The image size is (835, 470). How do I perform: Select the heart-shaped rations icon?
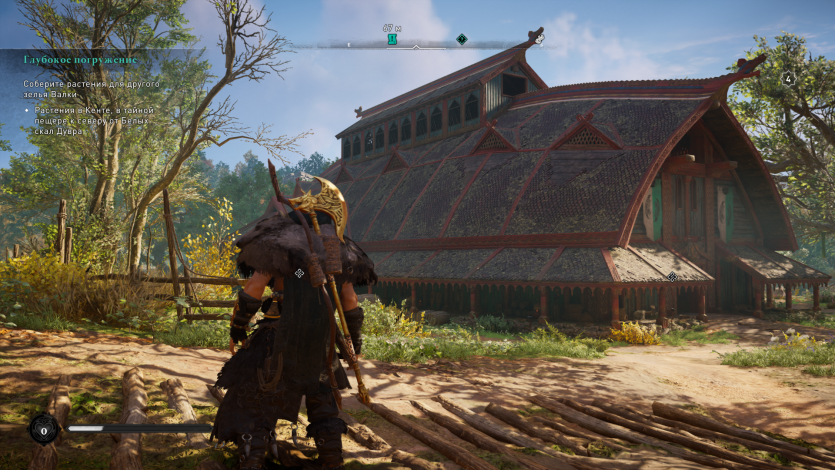(43, 429)
